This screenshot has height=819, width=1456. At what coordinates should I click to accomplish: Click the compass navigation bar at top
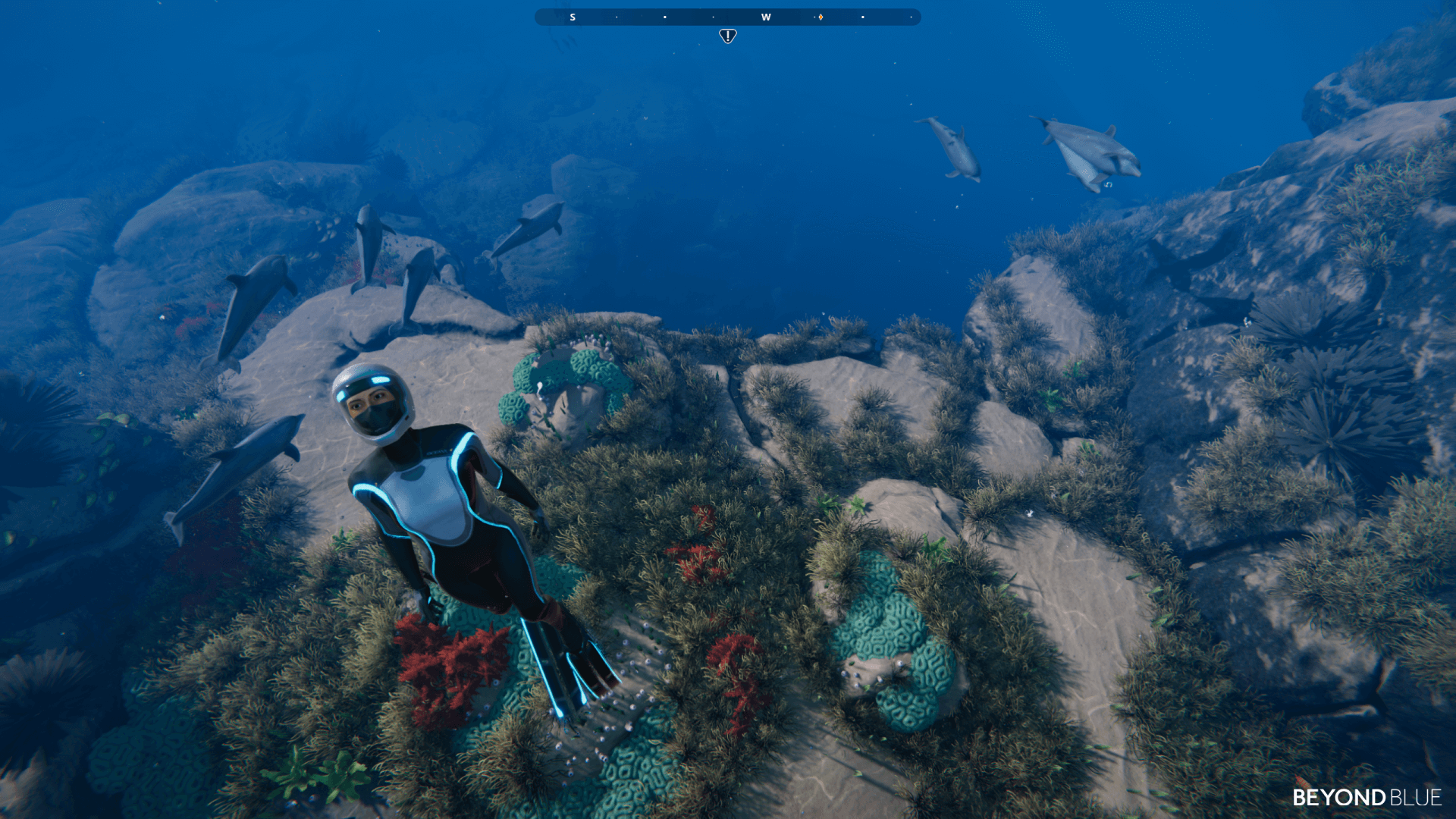tap(726, 17)
